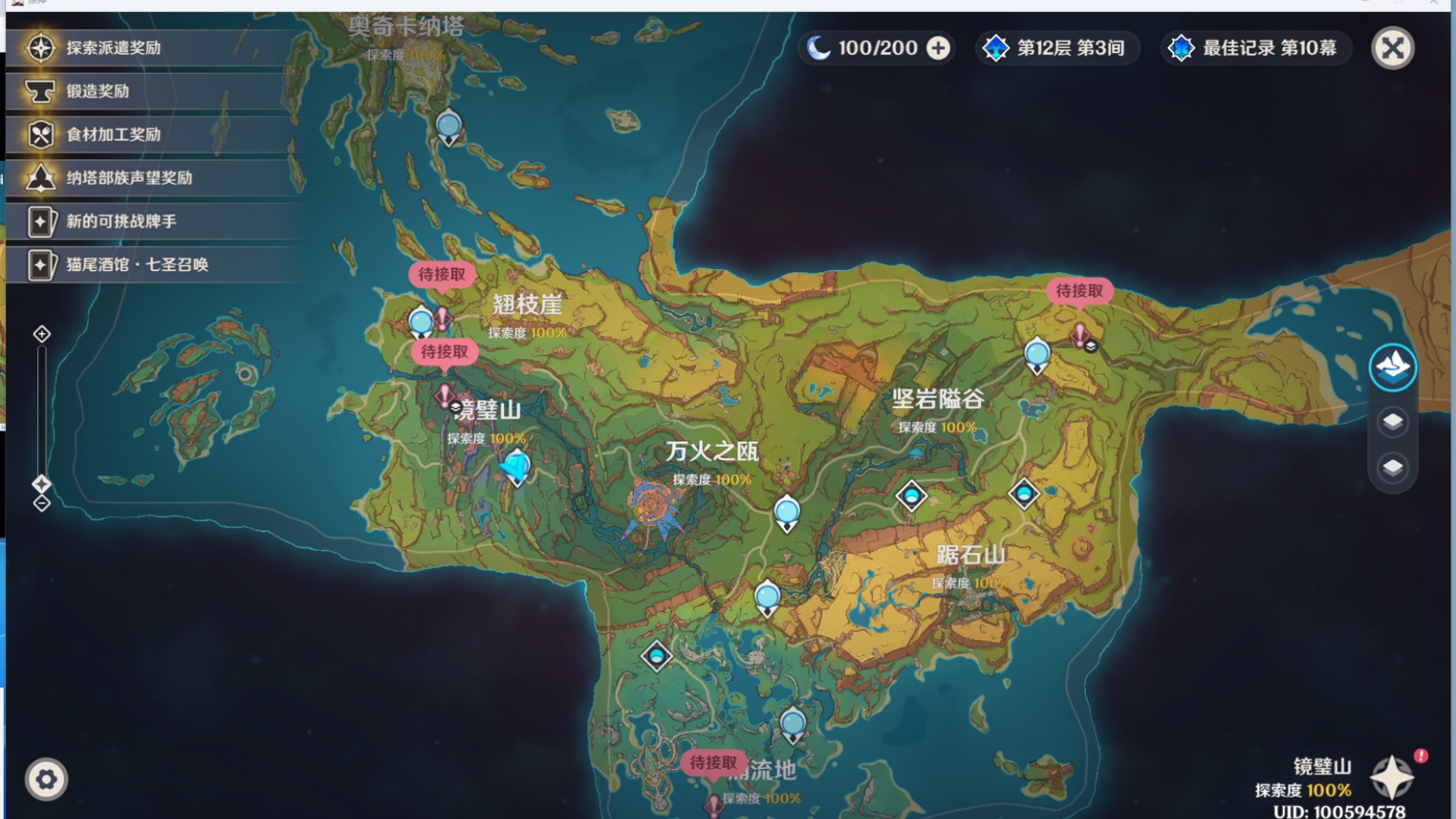This screenshot has width=1456, height=819.
Task: Open the 最佳记录 第10幕 theater record
Action: [x=1255, y=48]
